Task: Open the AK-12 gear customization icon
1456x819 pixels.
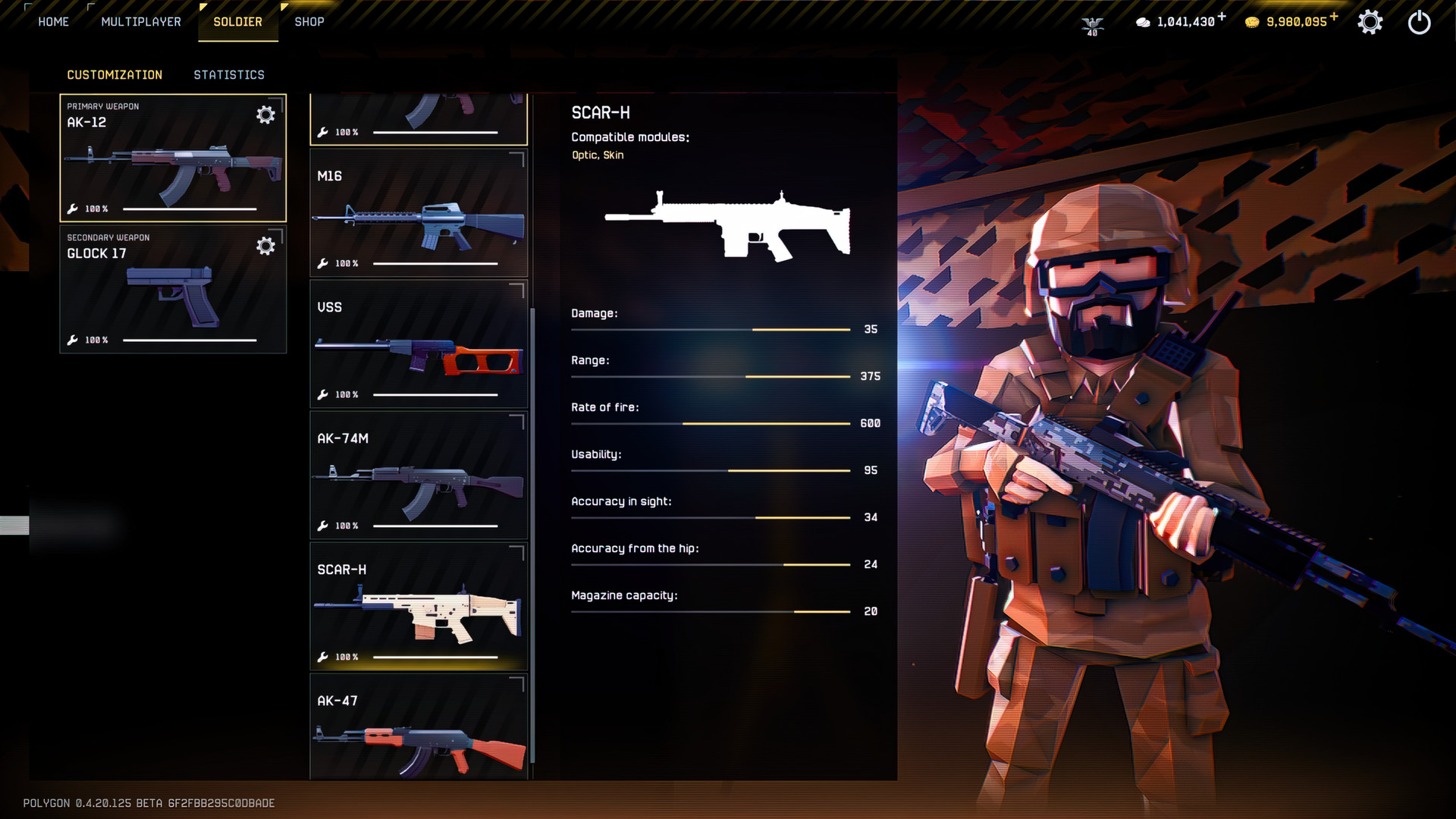Action: [x=265, y=115]
